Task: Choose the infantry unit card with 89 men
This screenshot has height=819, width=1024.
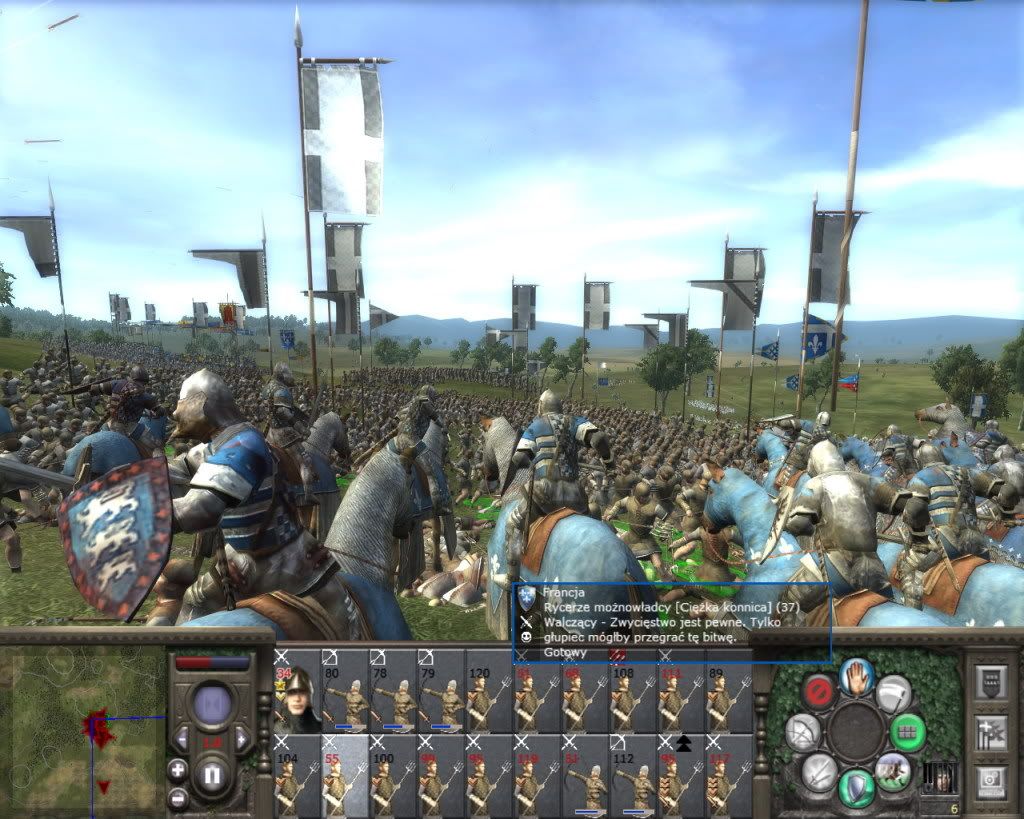Action: (x=729, y=690)
